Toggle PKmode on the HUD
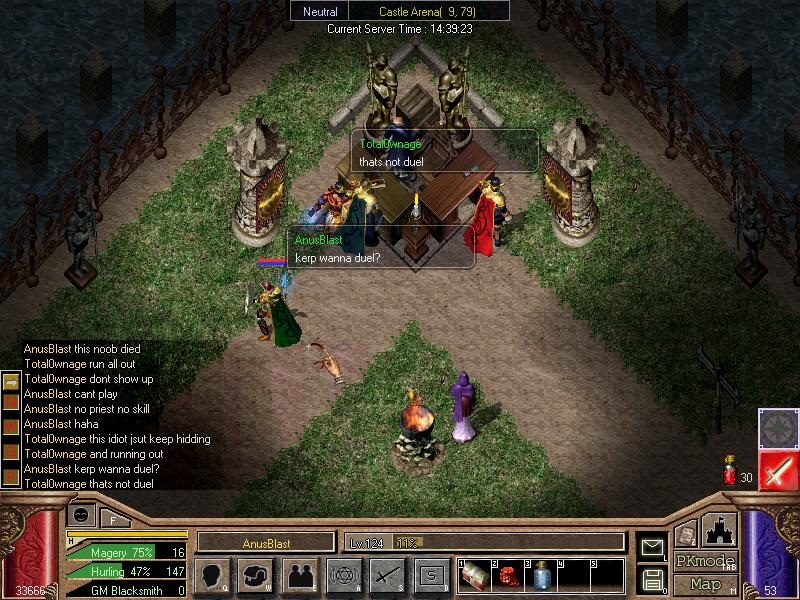 (x=705, y=561)
